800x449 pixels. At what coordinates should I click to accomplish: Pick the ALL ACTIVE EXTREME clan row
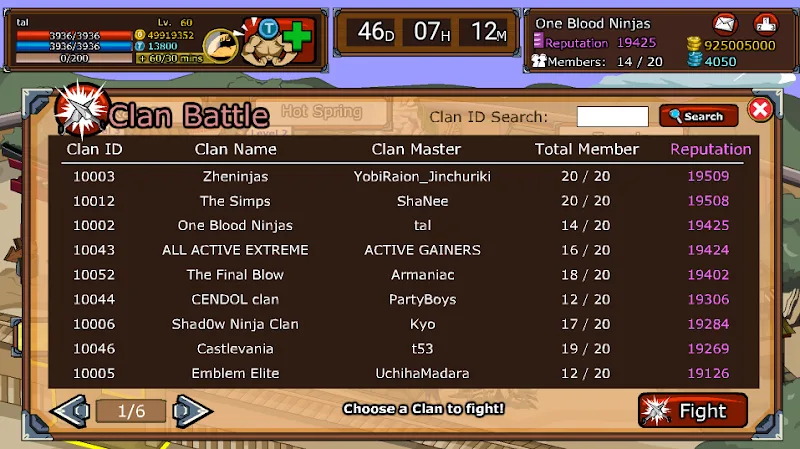point(400,250)
